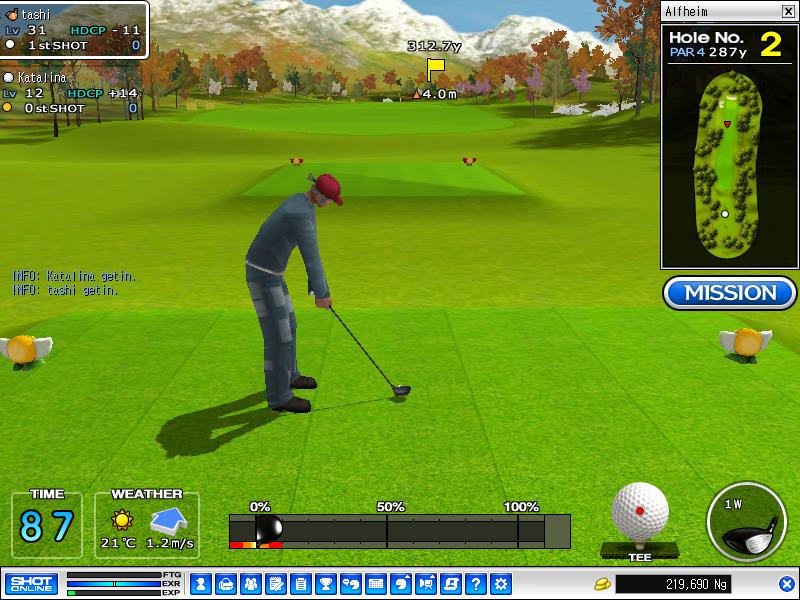This screenshot has height=600, width=800.
Task: Click the TEE golf ball spin selector
Action: (x=639, y=513)
